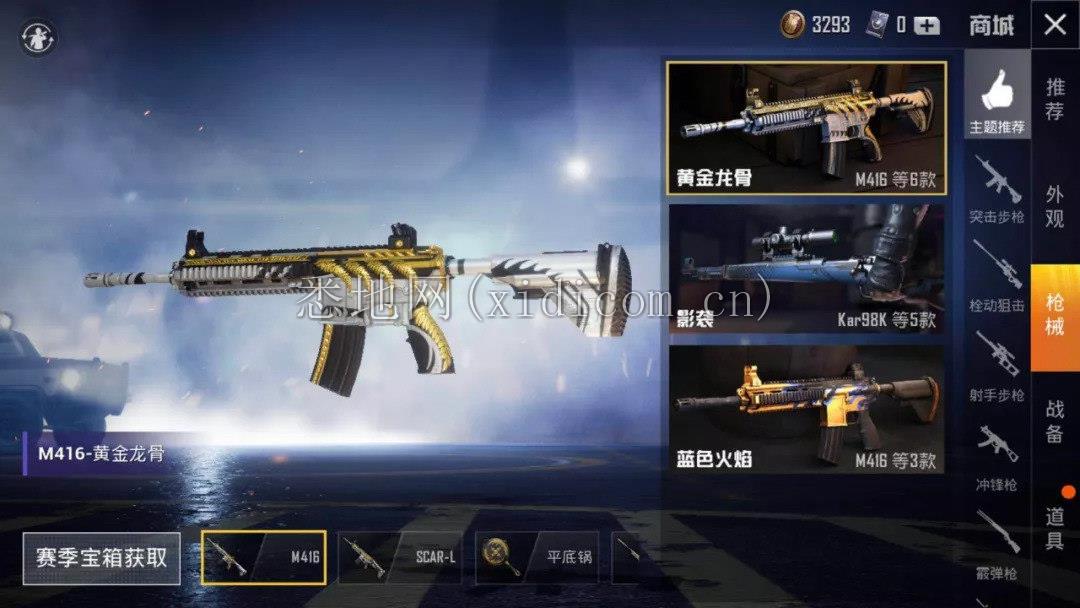The image size is (1080, 608).
Task: Choose the 主题推荐 theme category
Action: click(x=997, y=102)
